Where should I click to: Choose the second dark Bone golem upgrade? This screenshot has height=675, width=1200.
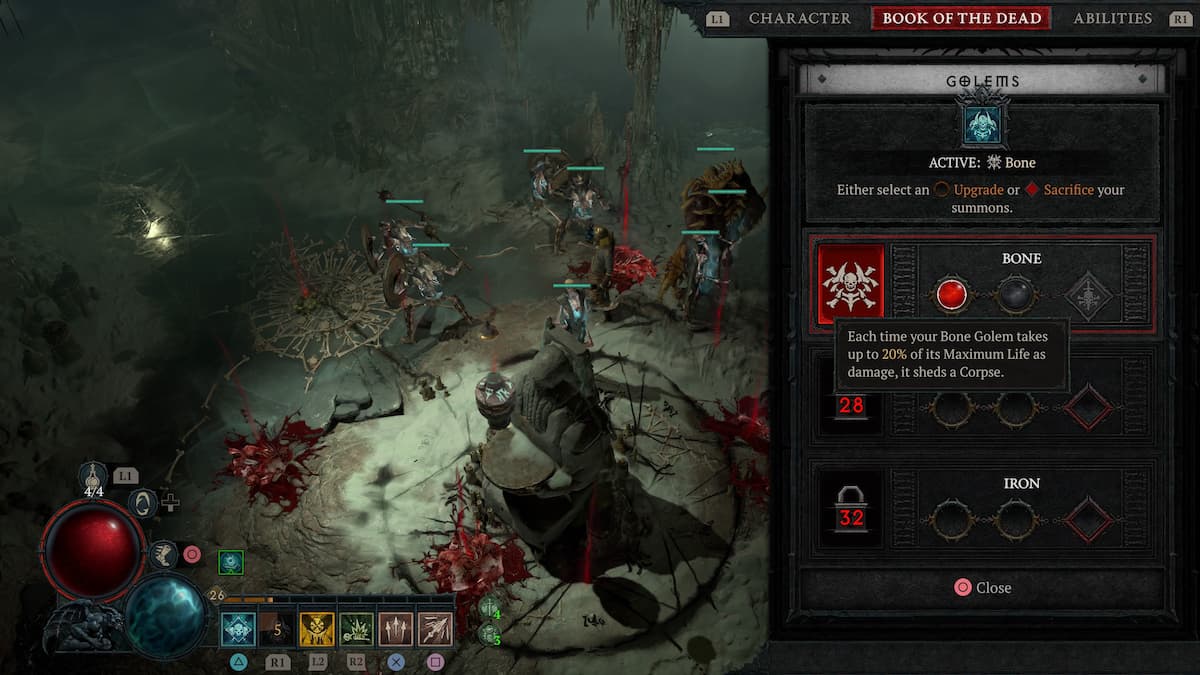(1015, 295)
